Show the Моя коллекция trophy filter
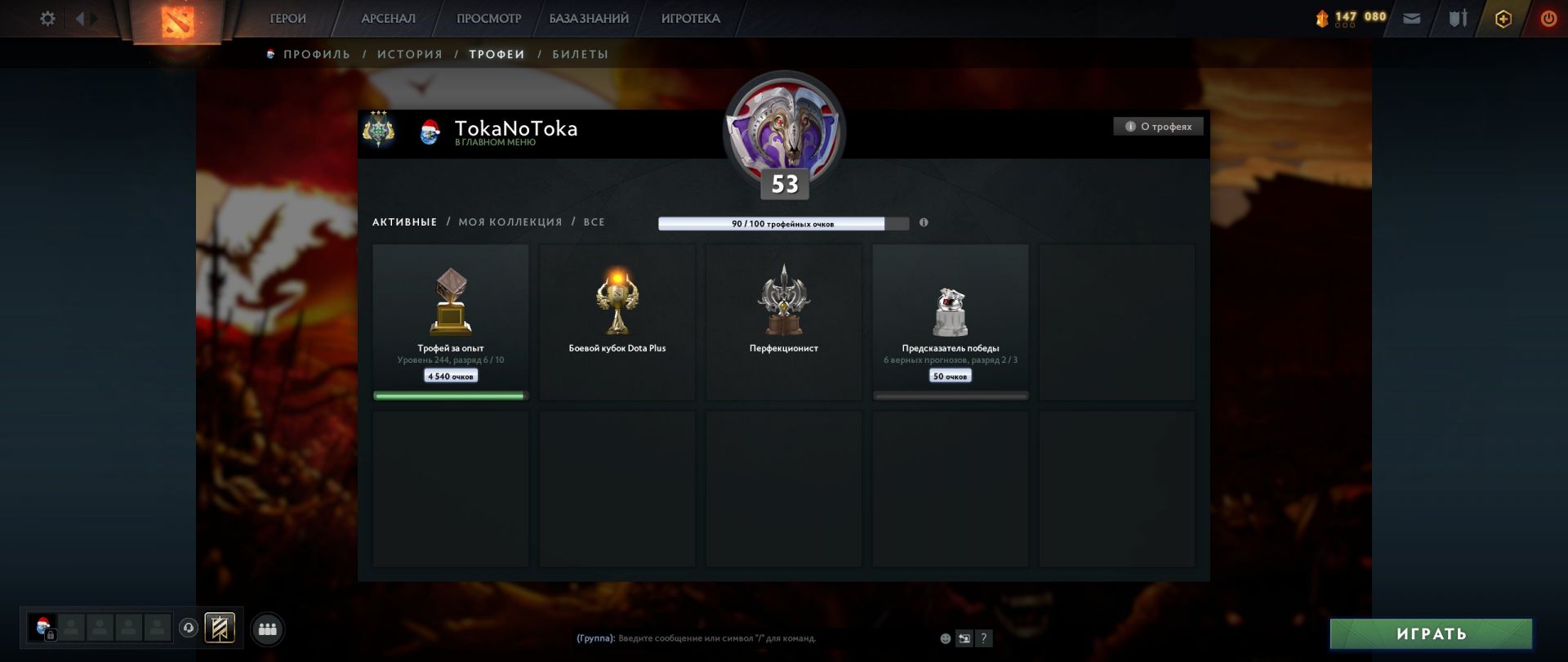The image size is (1568, 662). click(x=510, y=222)
